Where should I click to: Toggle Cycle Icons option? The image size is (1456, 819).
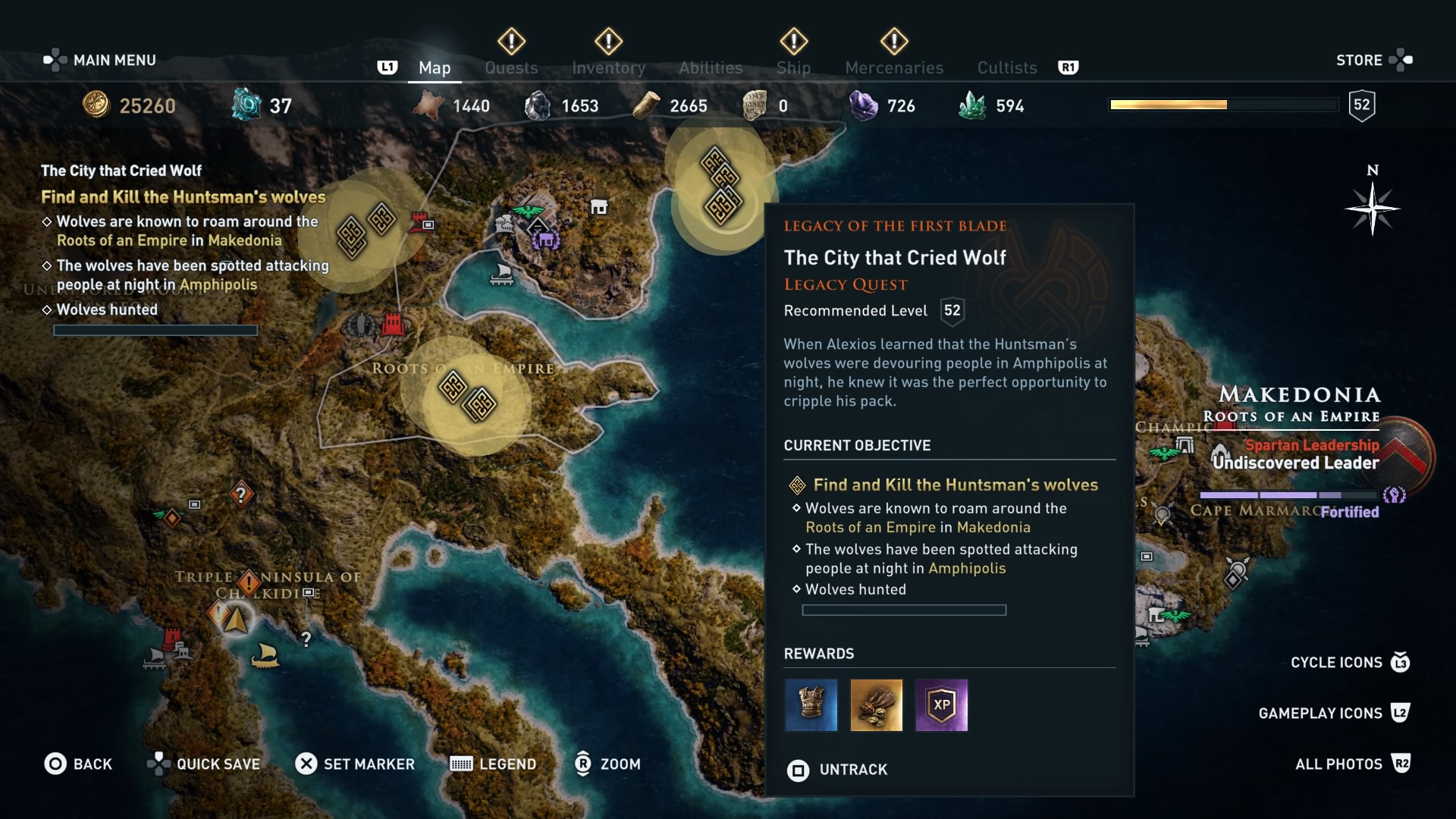(x=1338, y=662)
